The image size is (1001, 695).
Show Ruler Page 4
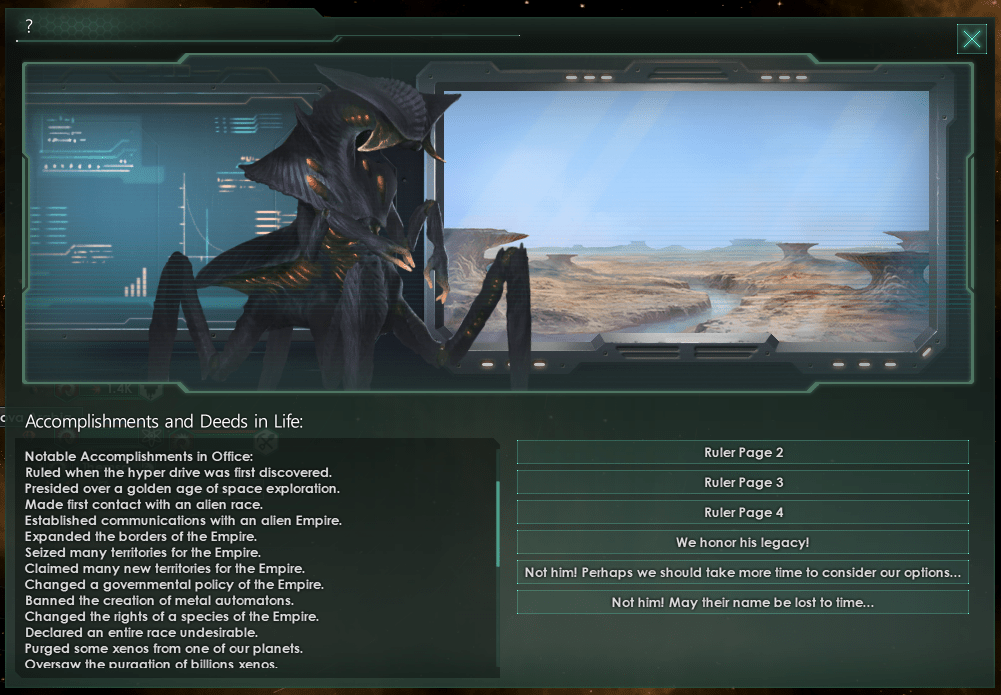tap(743, 513)
